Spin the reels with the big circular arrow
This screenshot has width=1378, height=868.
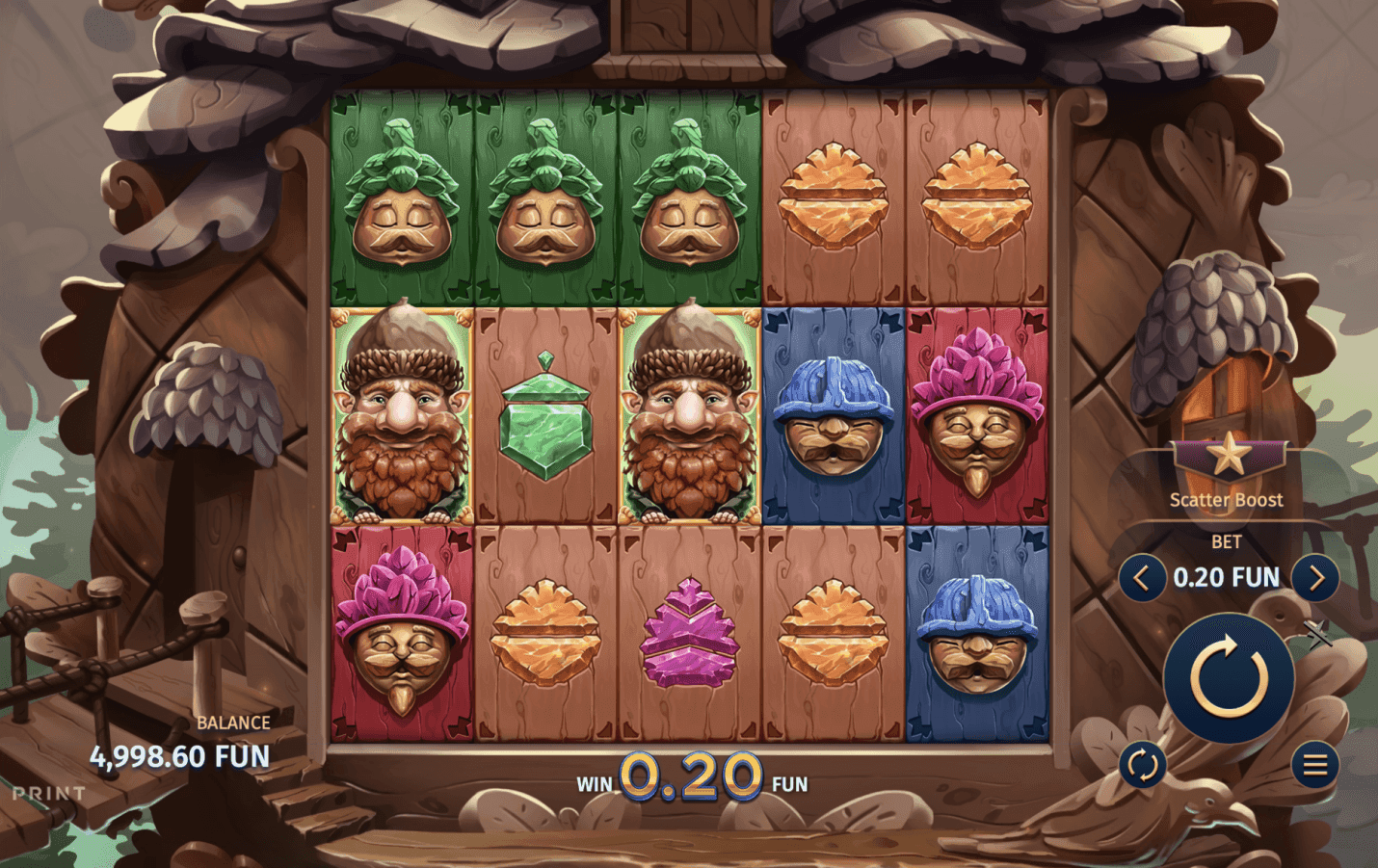(1228, 677)
